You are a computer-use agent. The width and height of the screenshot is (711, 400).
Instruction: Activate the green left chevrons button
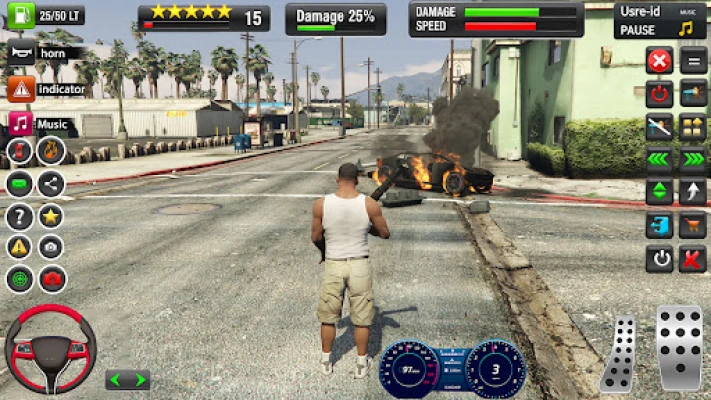(658, 159)
